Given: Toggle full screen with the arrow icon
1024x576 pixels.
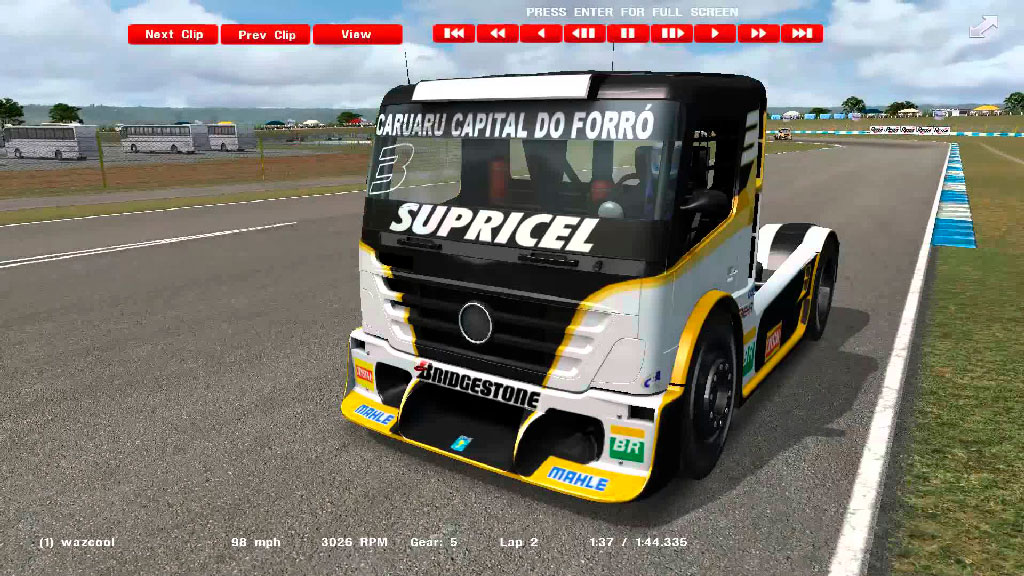Looking at the screenshot, I should click(x=983, y=27).
